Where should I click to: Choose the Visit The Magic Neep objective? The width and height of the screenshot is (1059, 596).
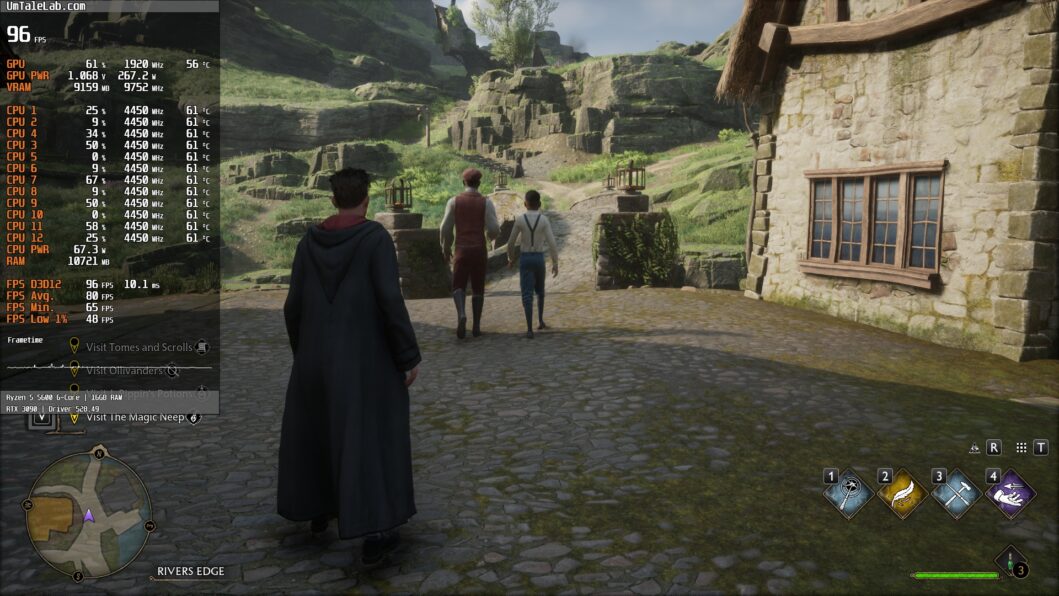[134, 417]
